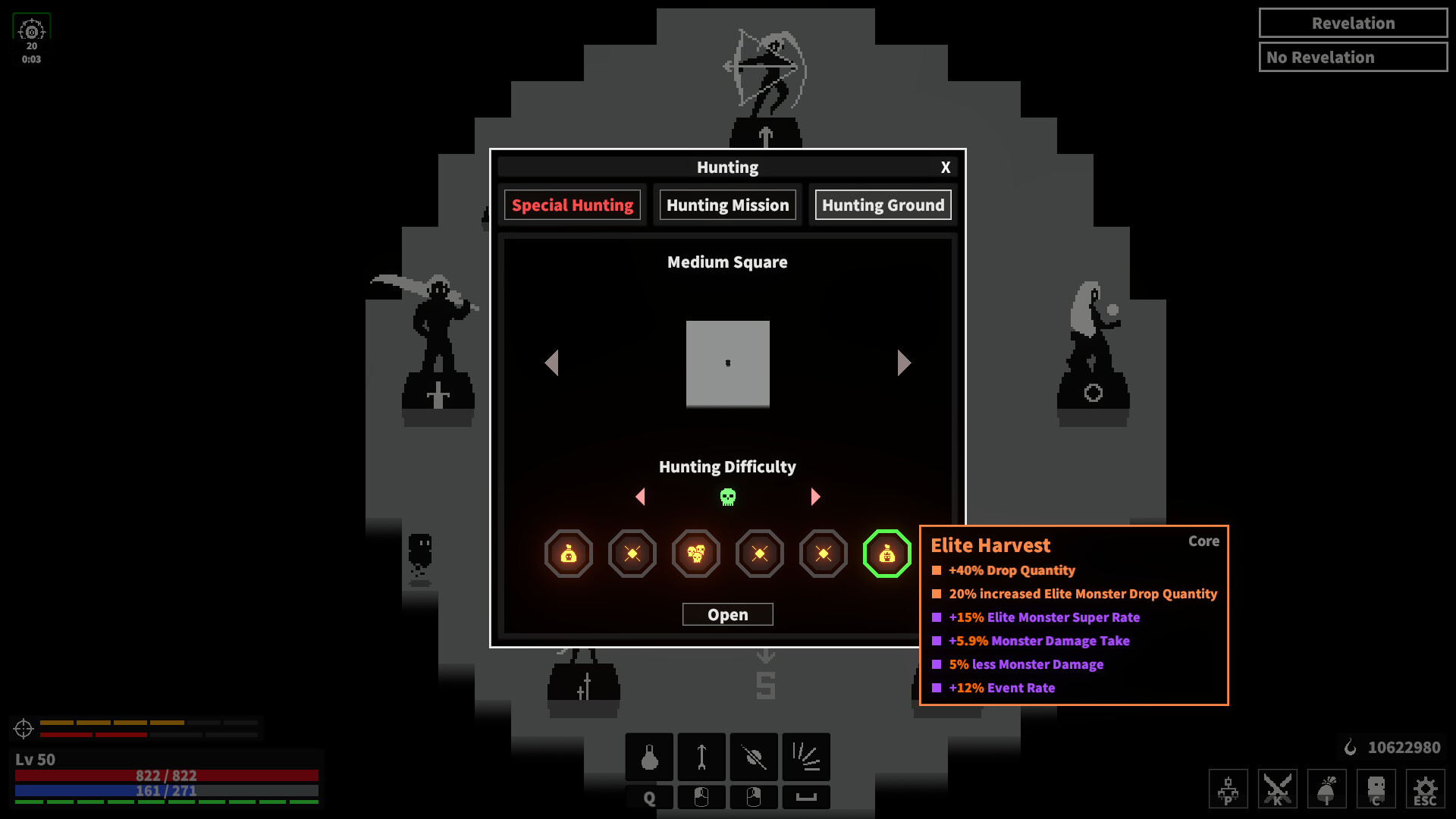
Task: Toggle the loot bag modifier on the far left
Action: coord(569,554)
